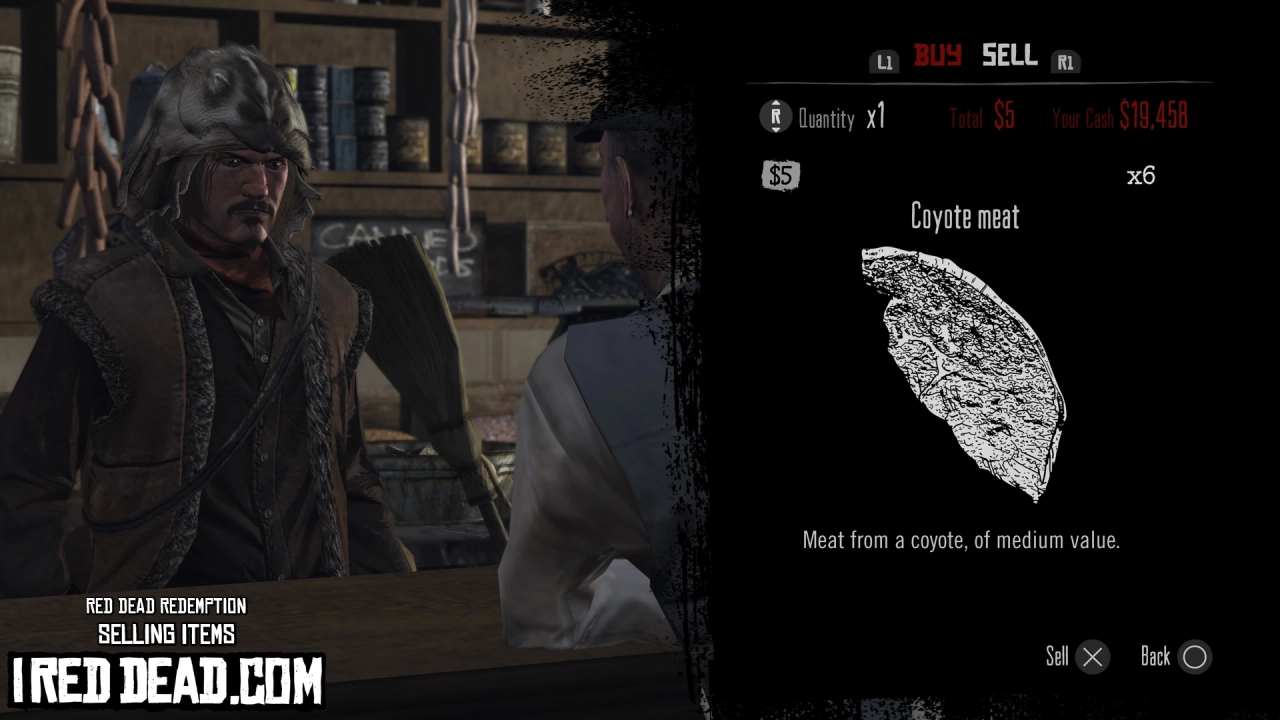Select the Coyote meat item name
Screen dimensions: 1280x720
point(966,217)
